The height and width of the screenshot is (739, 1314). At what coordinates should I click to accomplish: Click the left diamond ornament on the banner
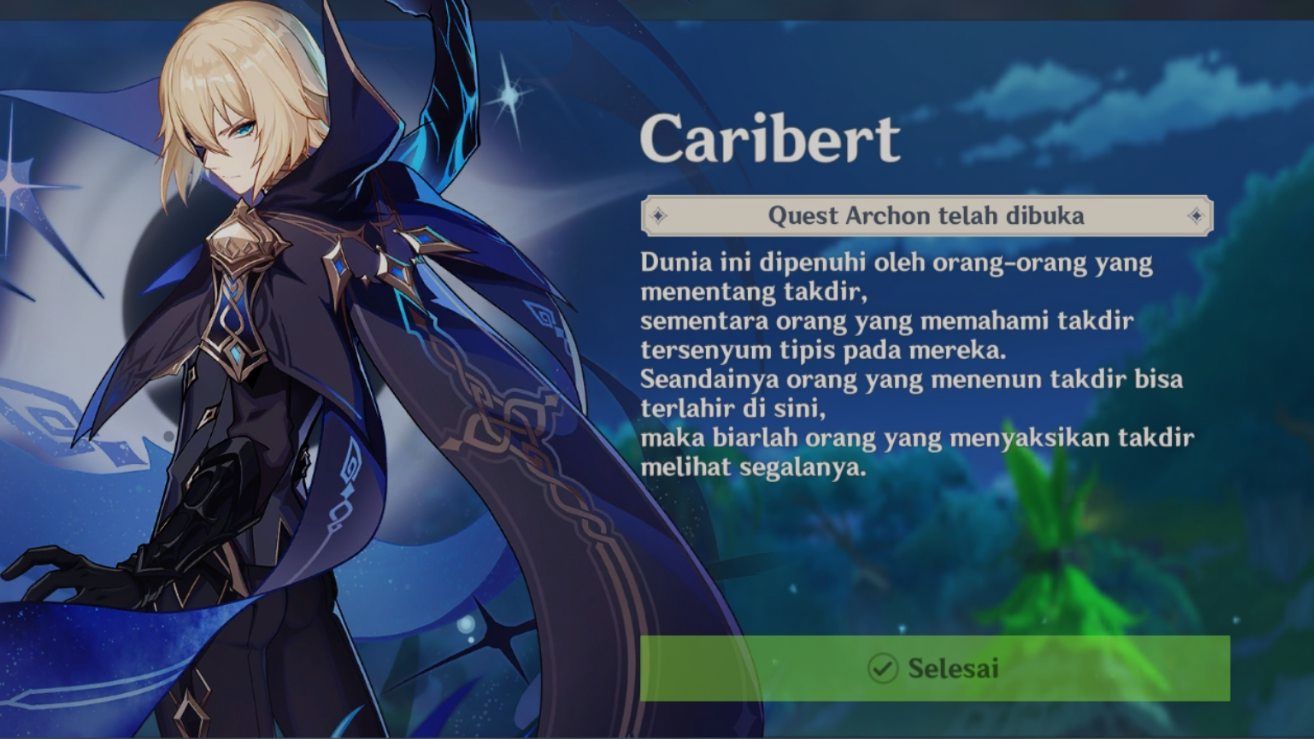click(x=660, y=213)
